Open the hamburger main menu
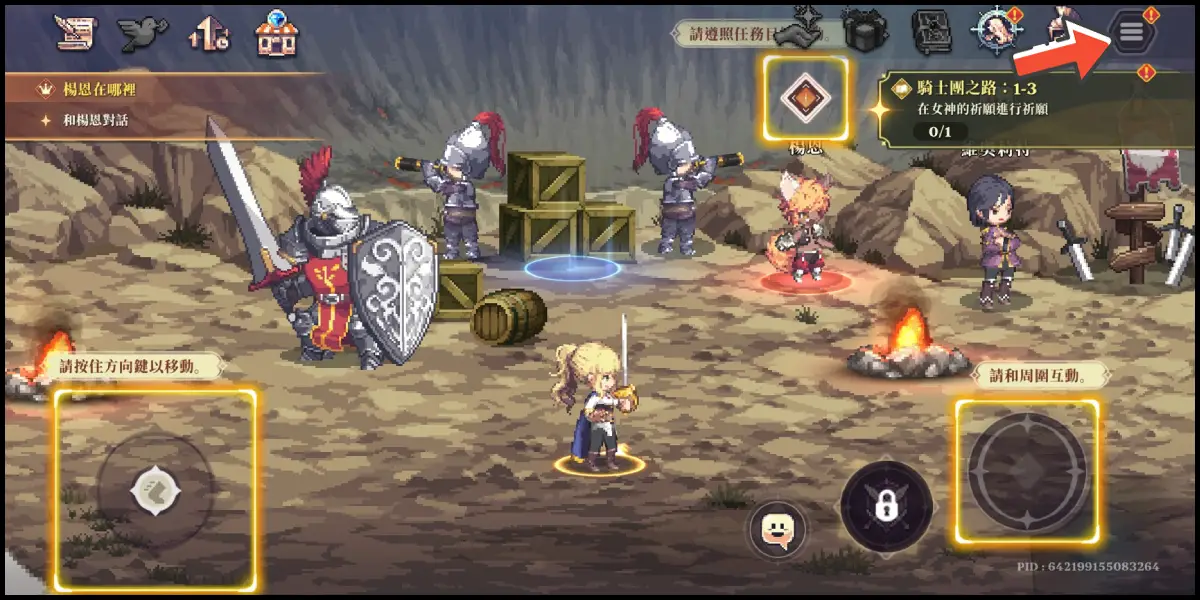This screenshot has height=600, width=1200. [1131, 34]
